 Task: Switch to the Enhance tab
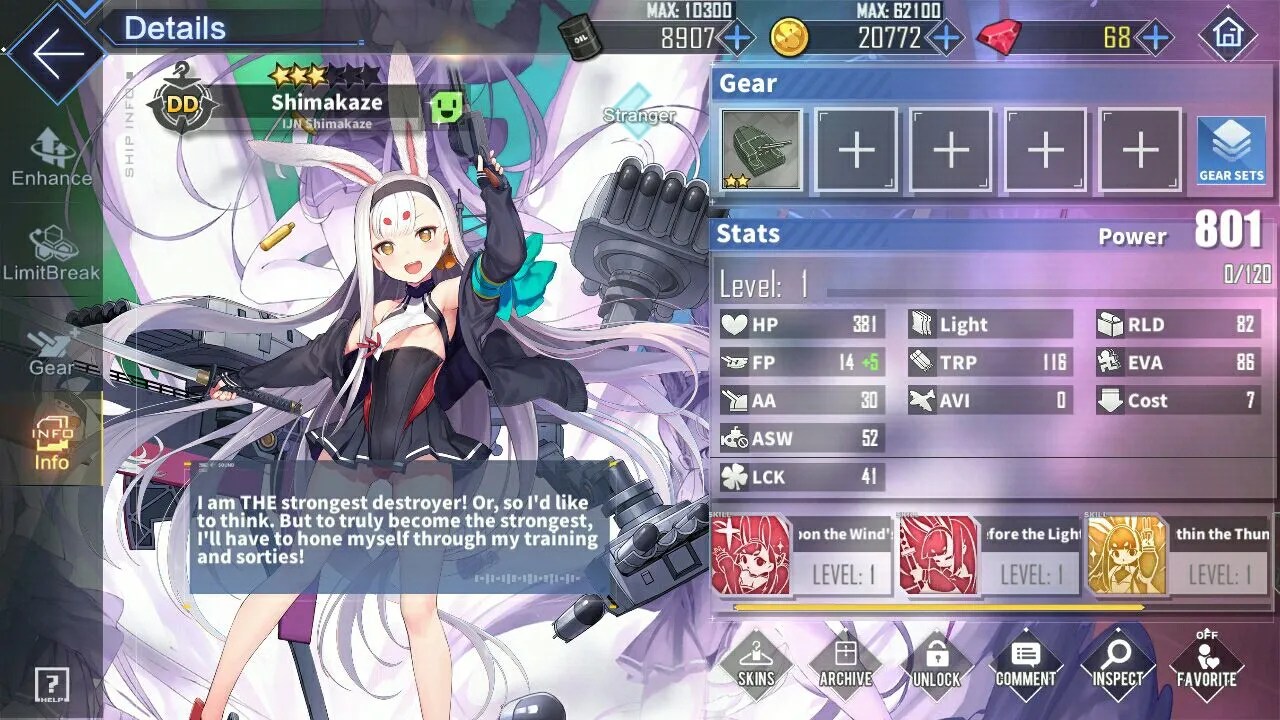coord(51,158)
